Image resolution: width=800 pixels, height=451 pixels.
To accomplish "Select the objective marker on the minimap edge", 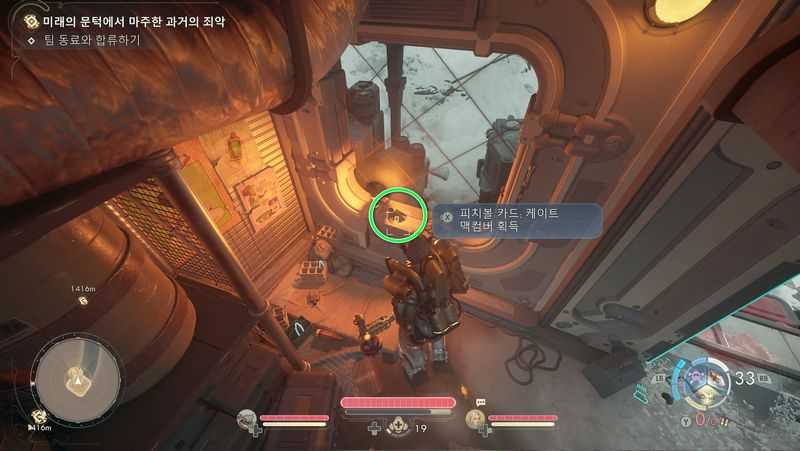I will (39, 416).
